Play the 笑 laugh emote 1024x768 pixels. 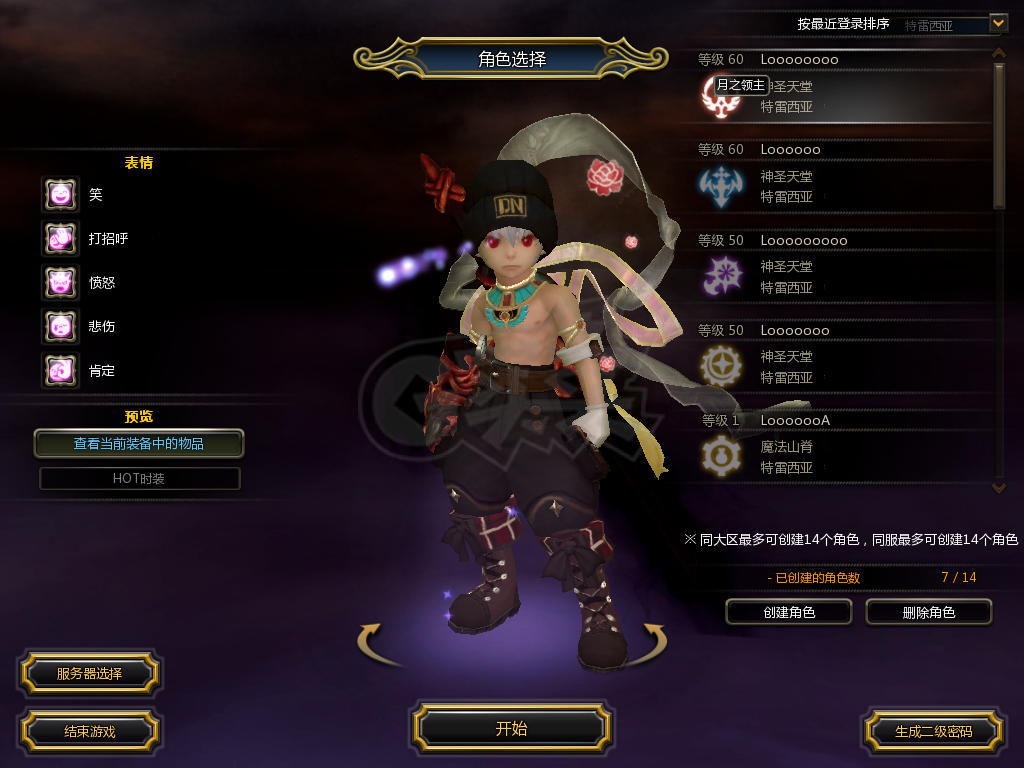[60, 194]
